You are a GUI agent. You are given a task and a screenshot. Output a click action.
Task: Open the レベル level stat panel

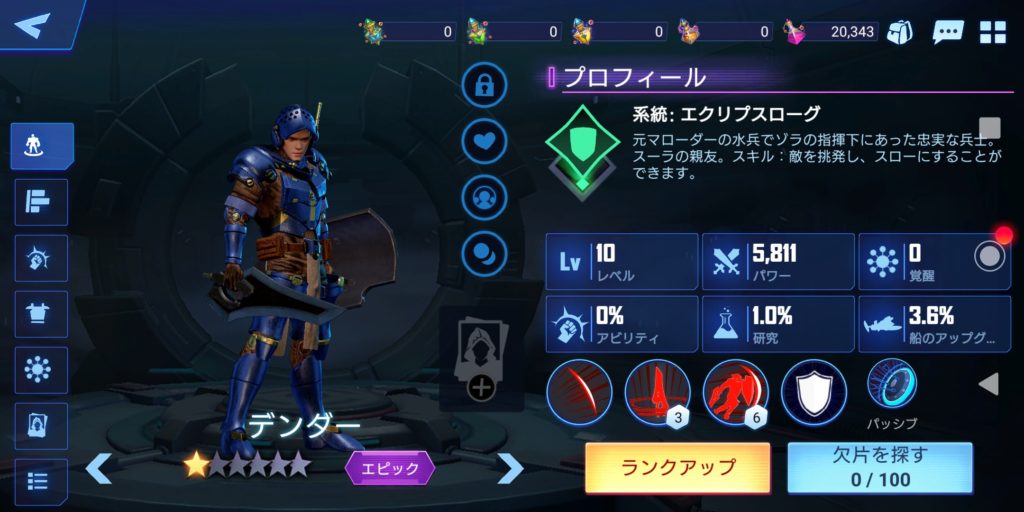coord(621,262)
